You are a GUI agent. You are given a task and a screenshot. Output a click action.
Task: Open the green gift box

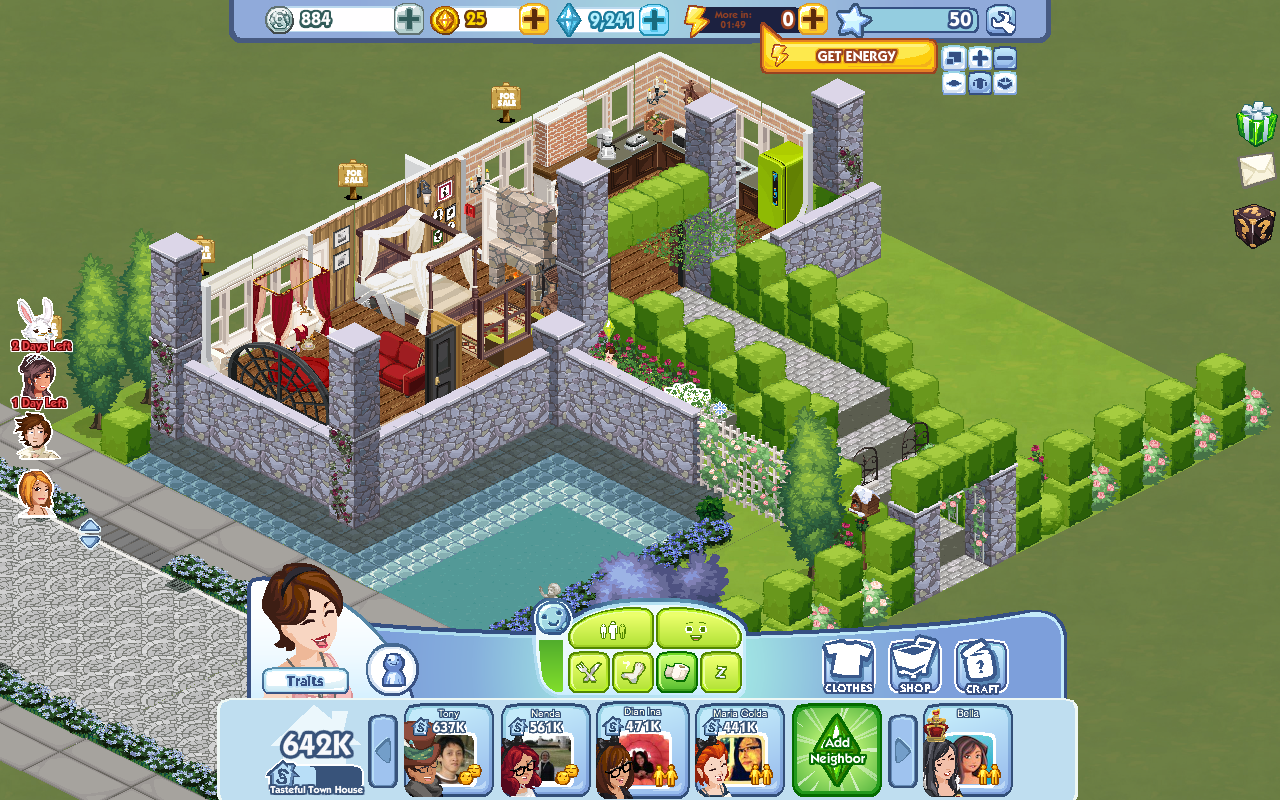[1256, 123]
